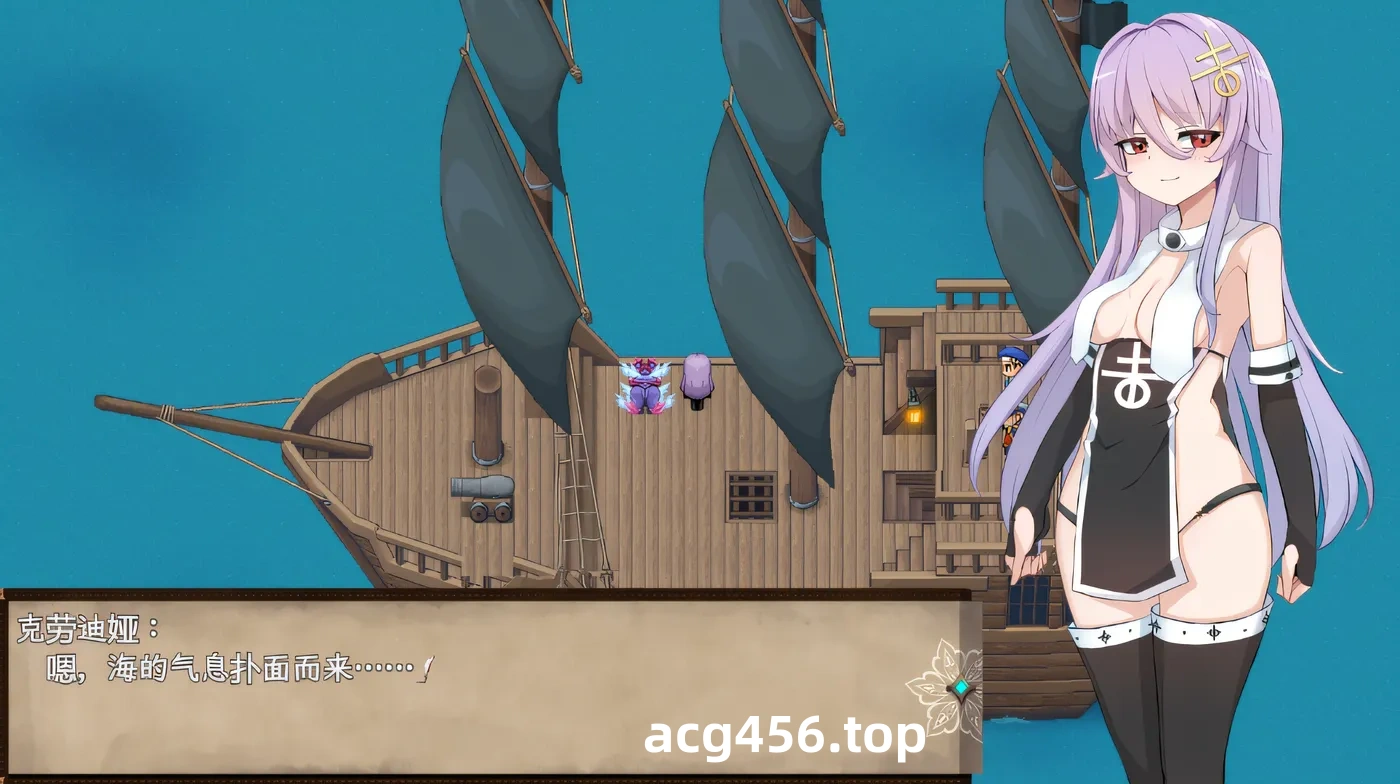Click the teal gem in the flower ornament
1400x784 pixels.
pyautogui.click(x=961, y=688)
